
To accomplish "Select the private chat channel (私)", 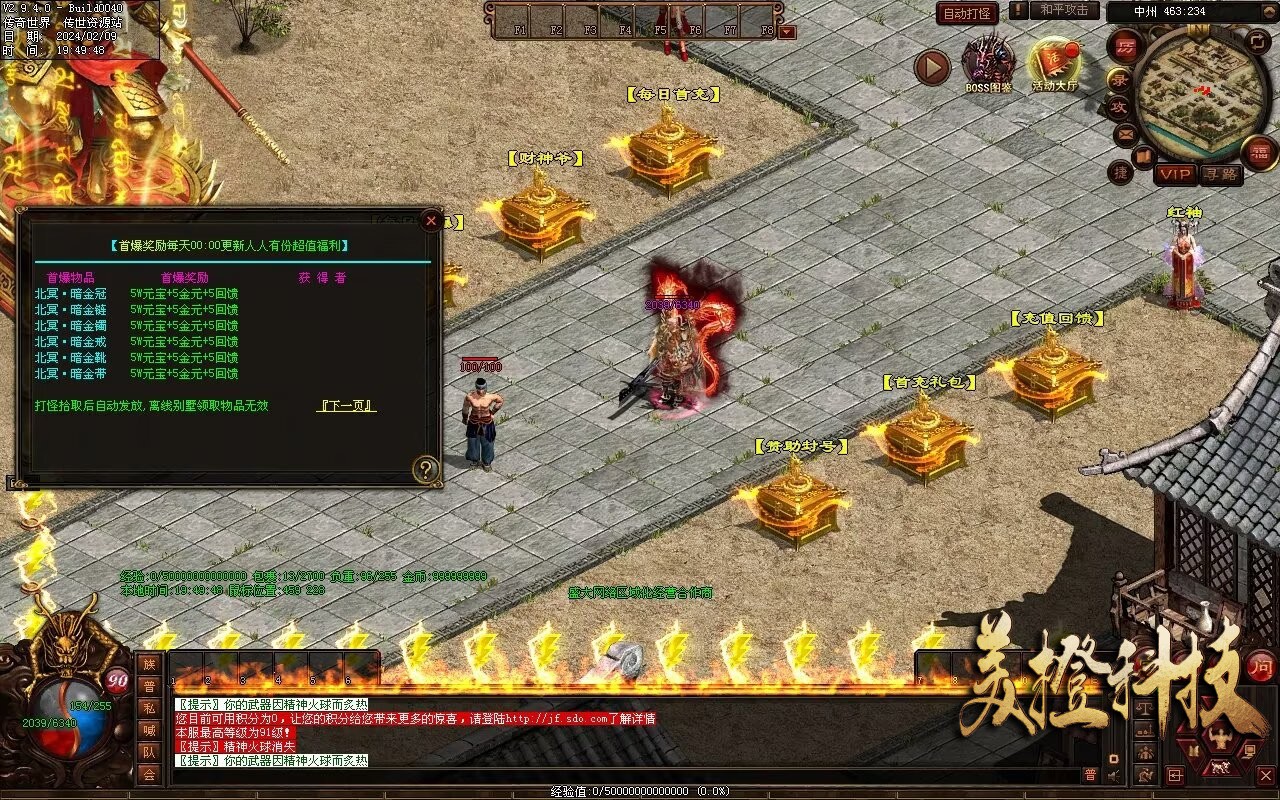I will [149, 708].
